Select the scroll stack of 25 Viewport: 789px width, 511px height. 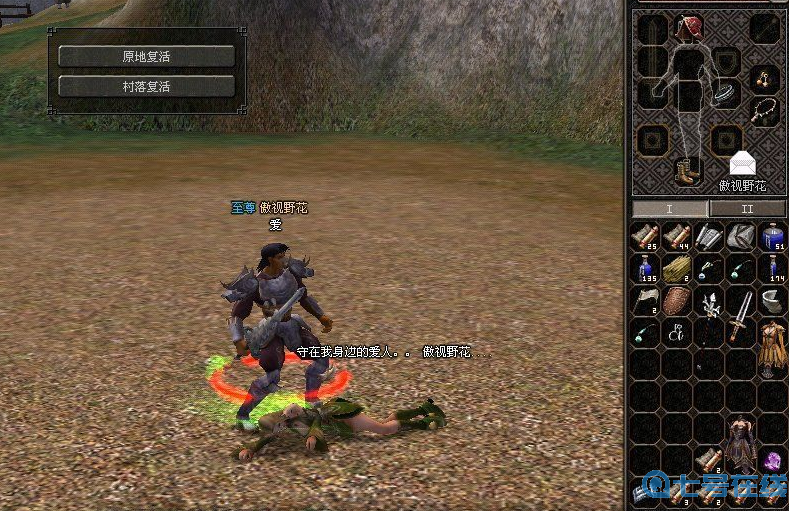tap(644, 237)
